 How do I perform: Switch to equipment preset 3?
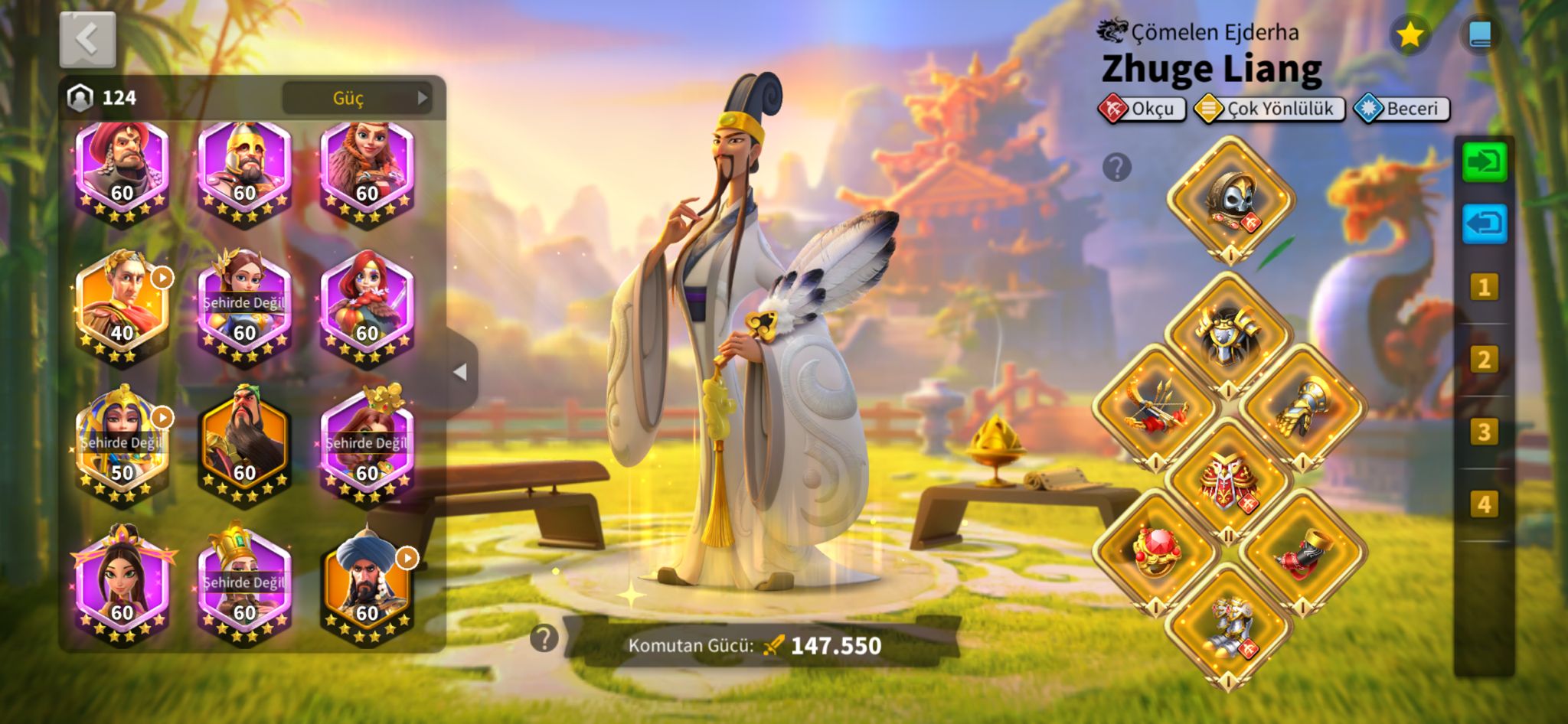tap(1484, 432)
